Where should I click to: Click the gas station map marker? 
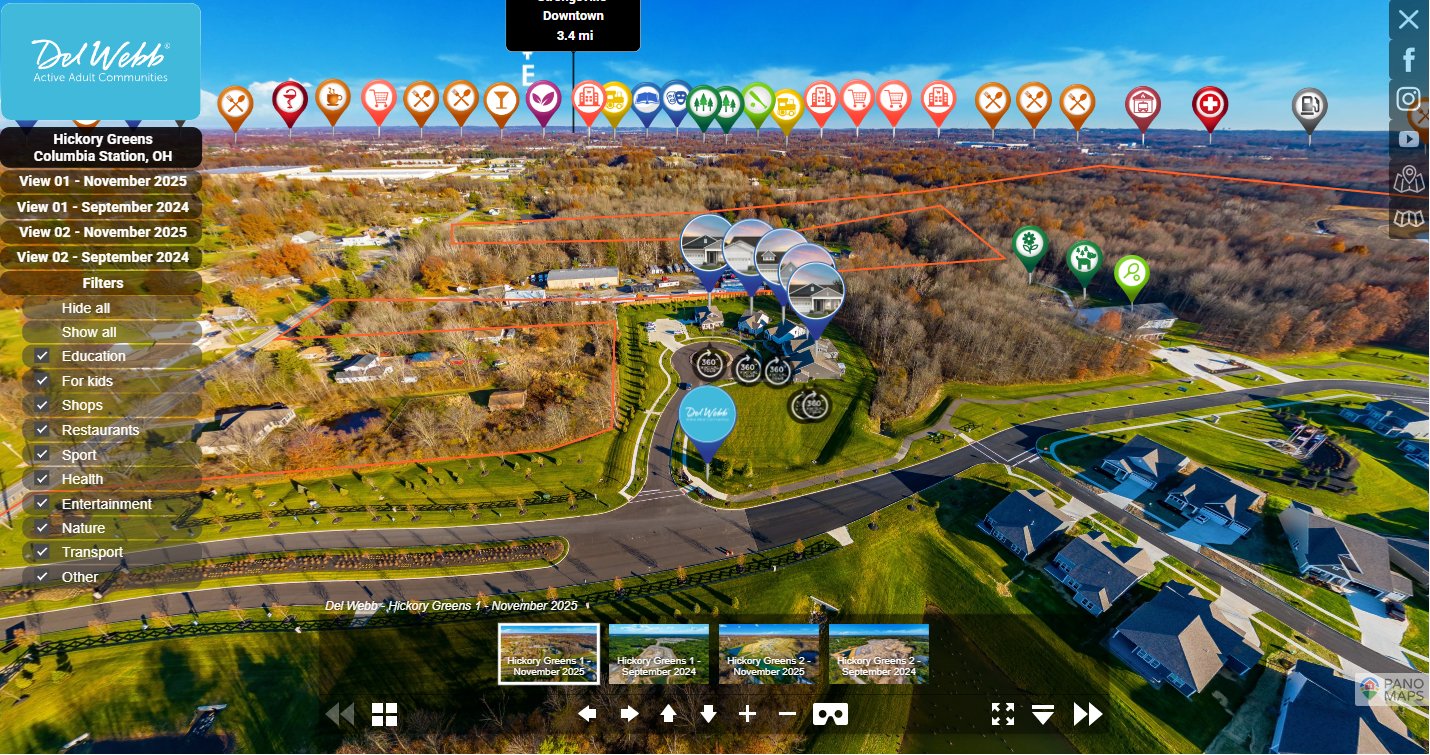[1309, 107]
